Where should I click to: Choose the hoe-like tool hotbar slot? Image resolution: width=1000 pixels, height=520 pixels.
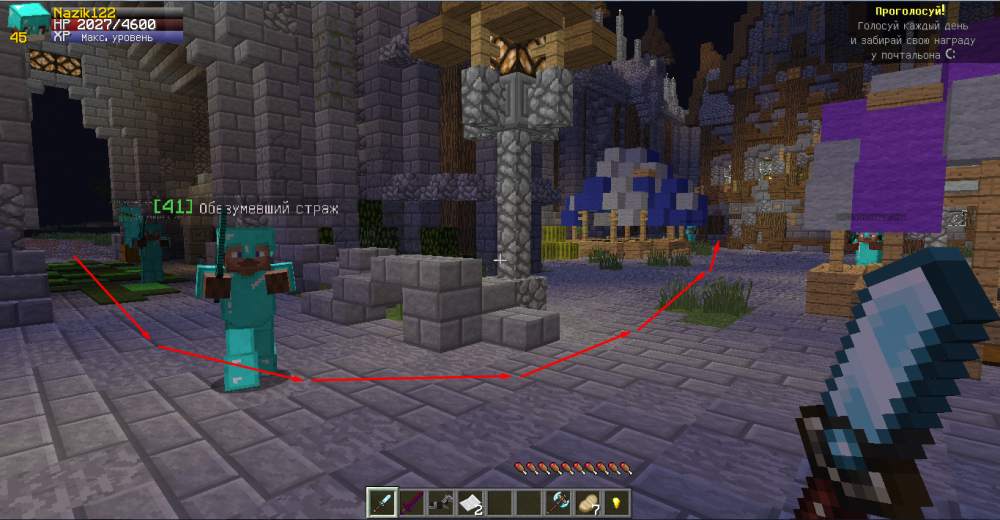(x=440, y=502)
